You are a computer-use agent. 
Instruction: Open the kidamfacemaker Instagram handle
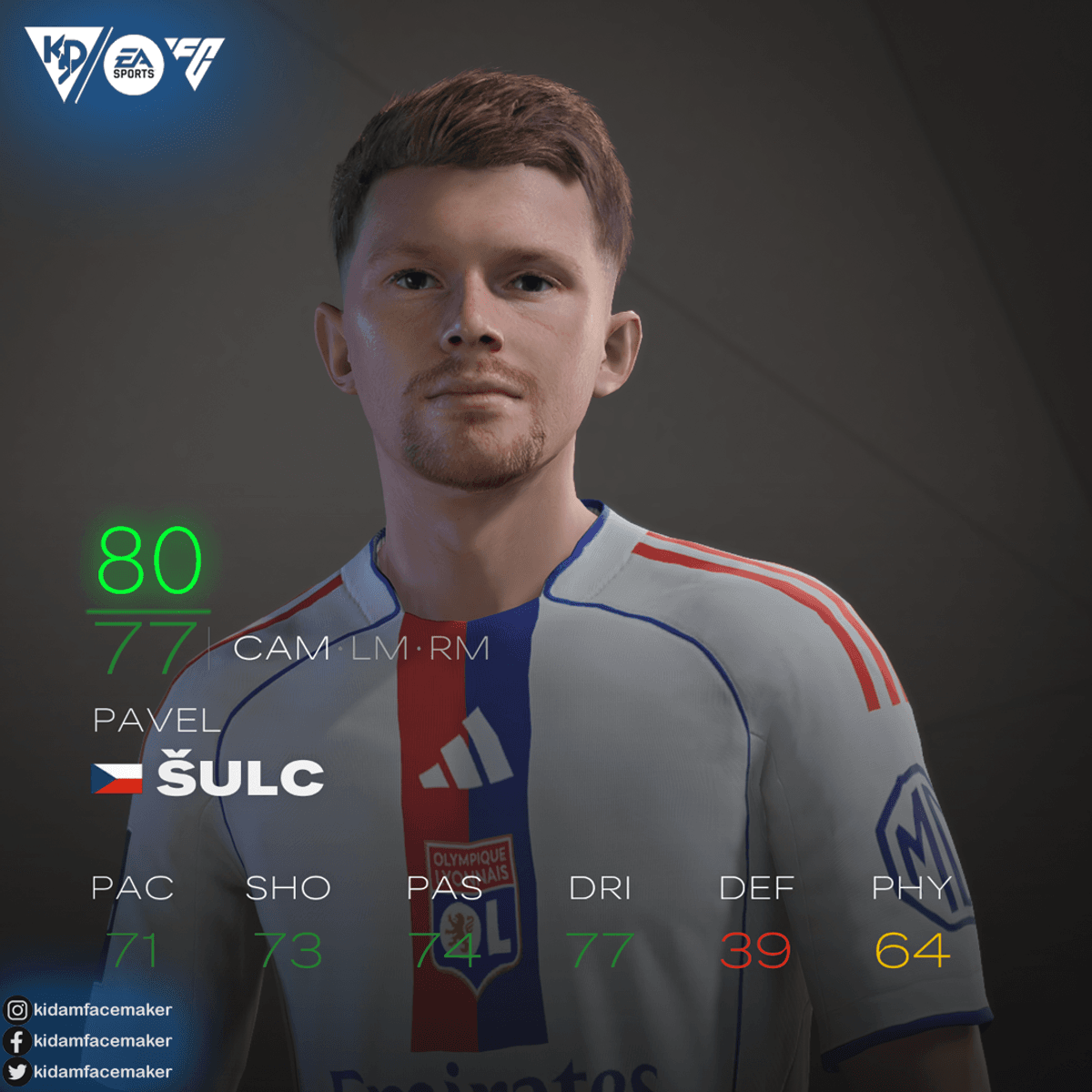click(x=101, y=1009)
